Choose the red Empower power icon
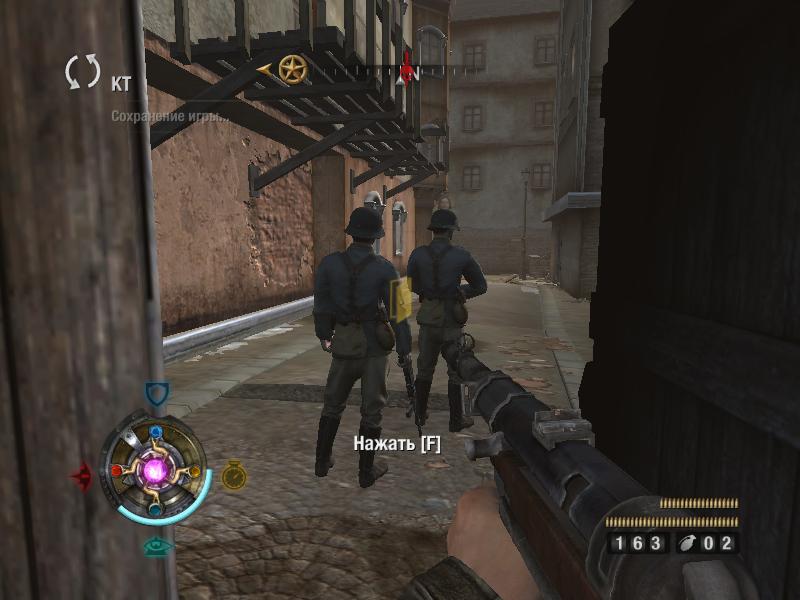This screenshot has height=600, width=800. pyautogui.click(x=82, y=474)
